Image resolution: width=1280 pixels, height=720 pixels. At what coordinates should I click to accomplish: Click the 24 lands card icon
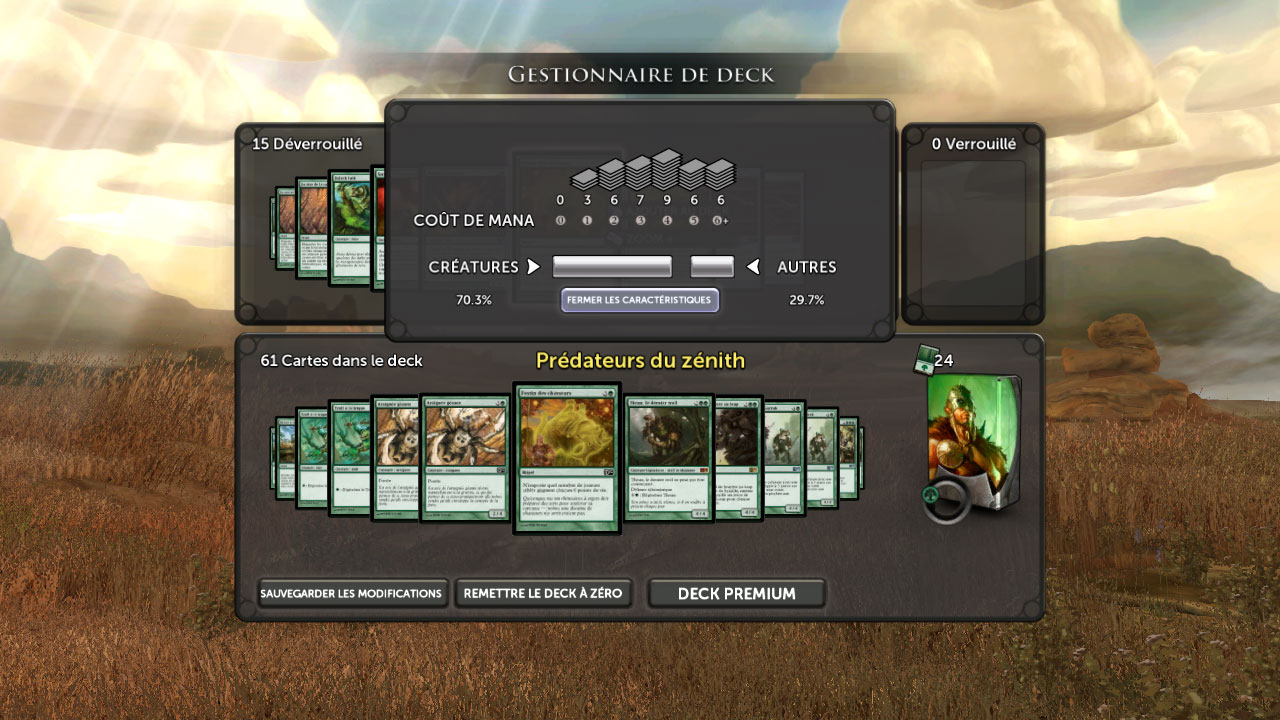(x=925, y=362)
